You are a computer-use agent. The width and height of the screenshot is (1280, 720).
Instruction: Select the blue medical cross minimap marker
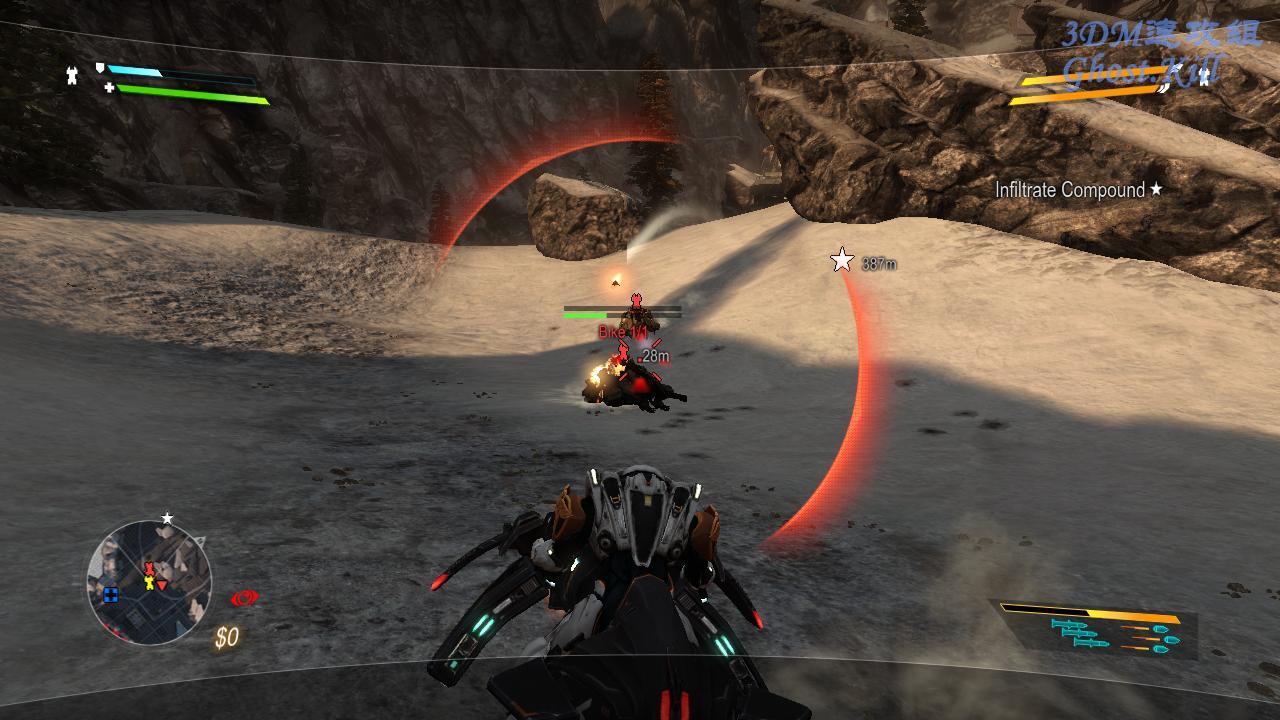[111, 595]
